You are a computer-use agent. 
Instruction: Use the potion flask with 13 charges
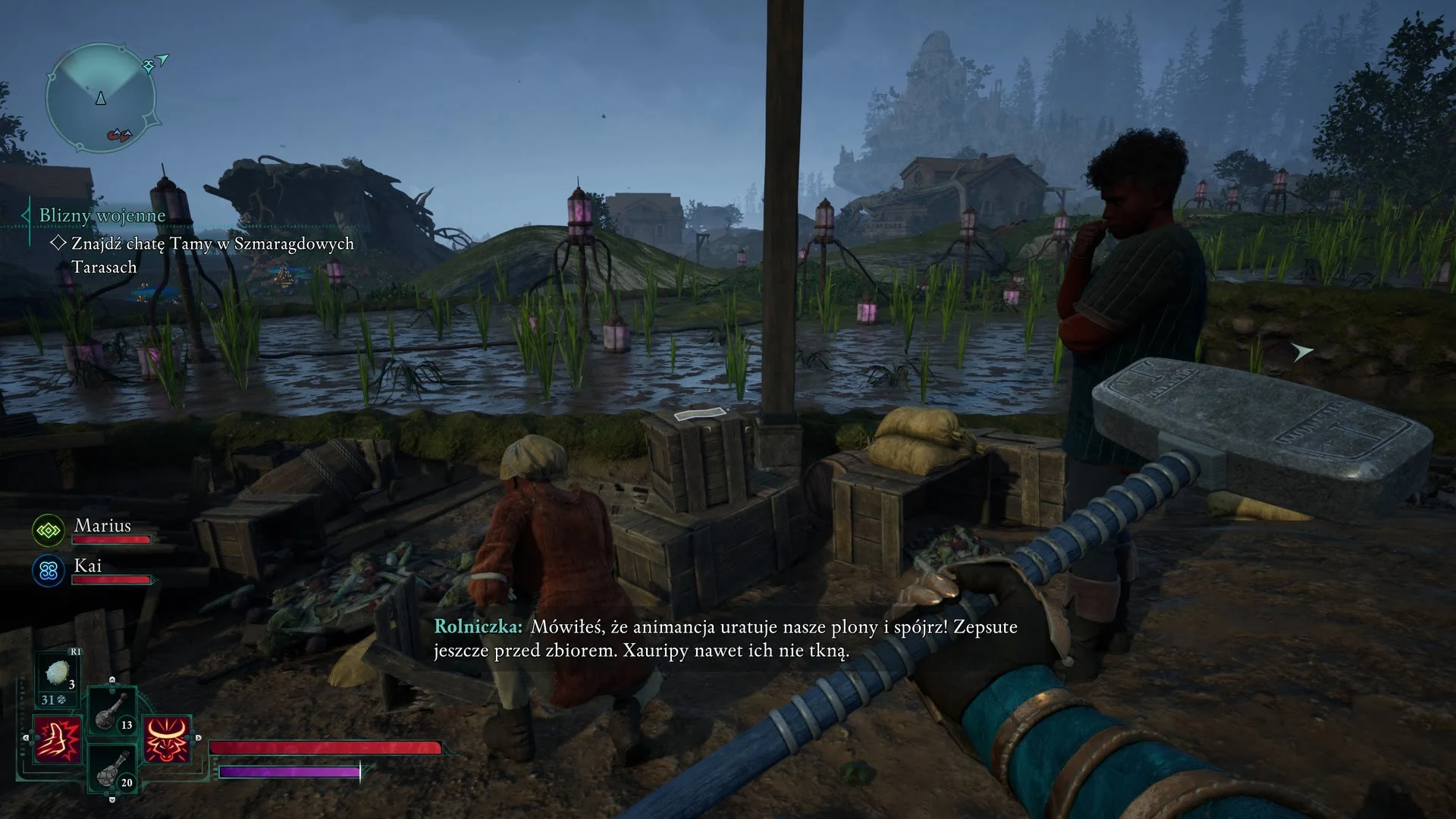[111, 711]
